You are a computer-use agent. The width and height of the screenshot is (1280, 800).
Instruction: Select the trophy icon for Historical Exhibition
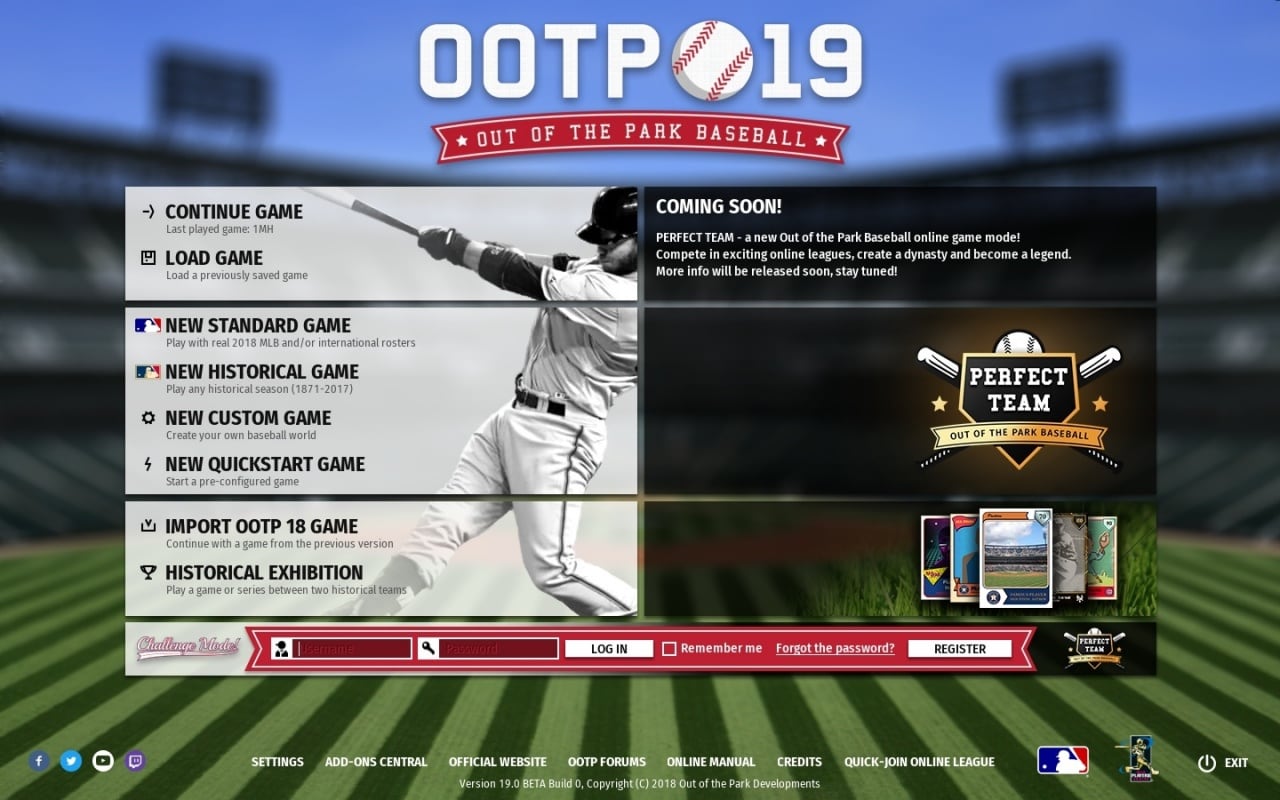pos(146,572)
